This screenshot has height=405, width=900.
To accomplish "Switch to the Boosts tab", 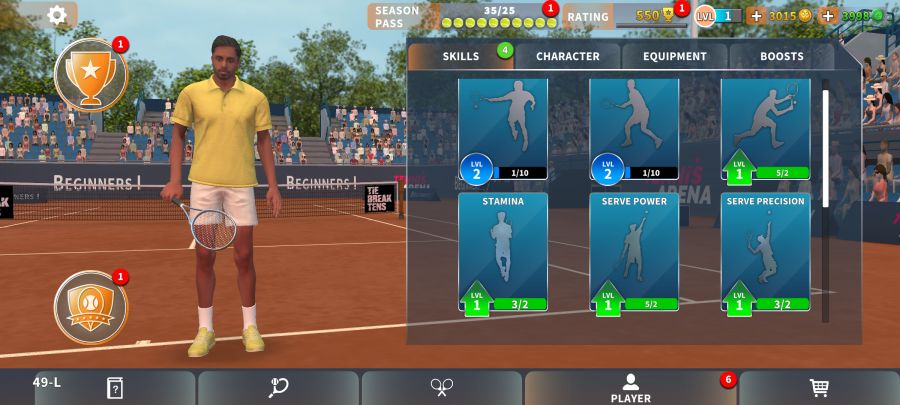I will [781, 56].
